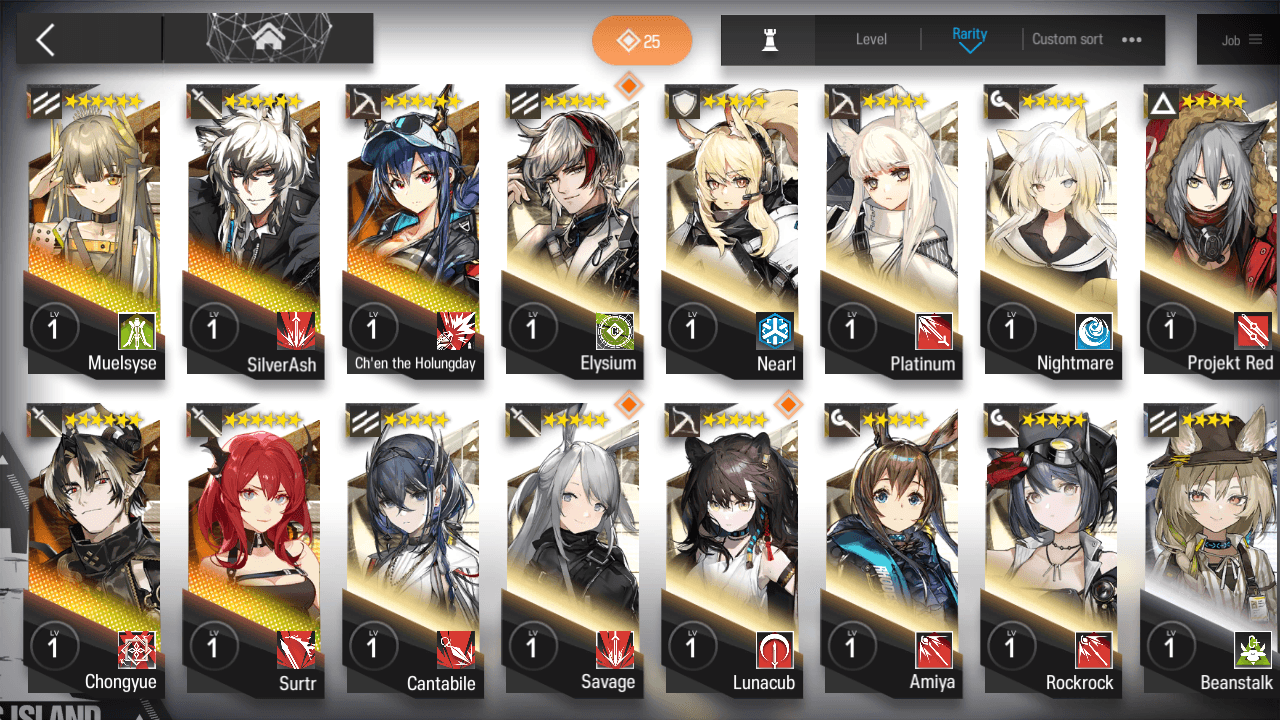Choose the SilverAsh operator card

(255, 230)
